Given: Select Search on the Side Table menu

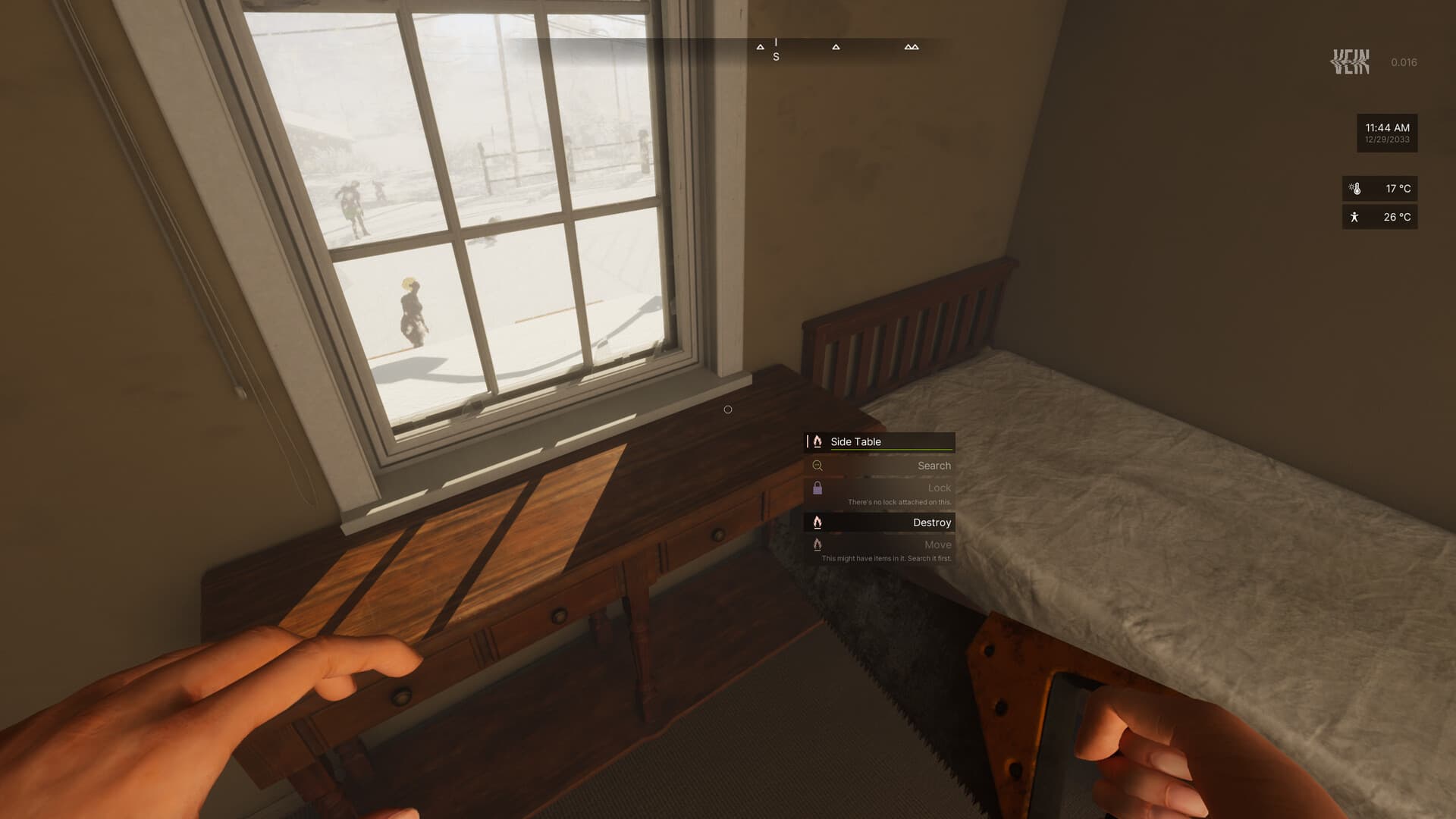Looking at the screenshot, I should tap(934, 466).
